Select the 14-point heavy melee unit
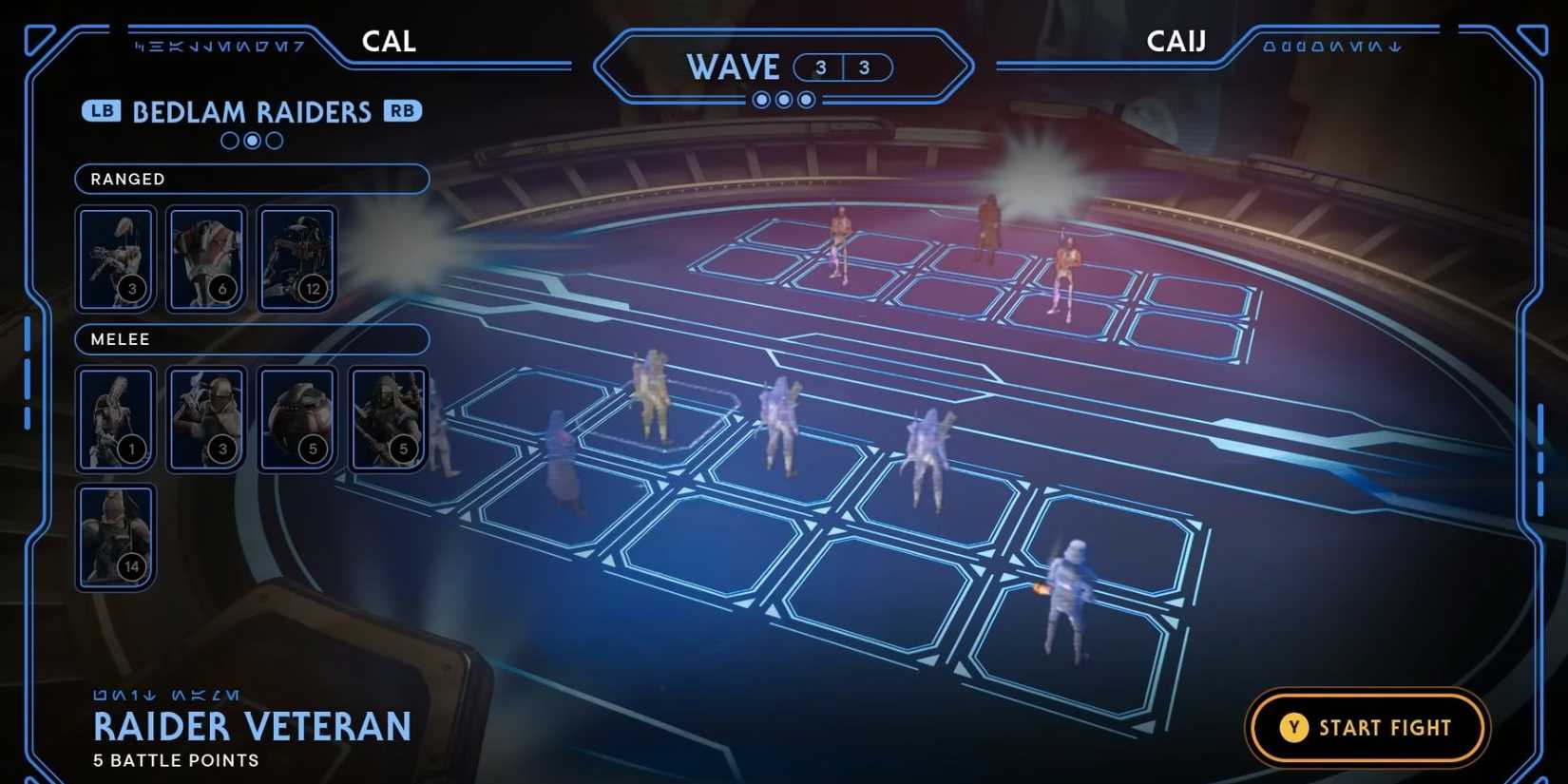Screen dimensions: 1568x784 115,535
